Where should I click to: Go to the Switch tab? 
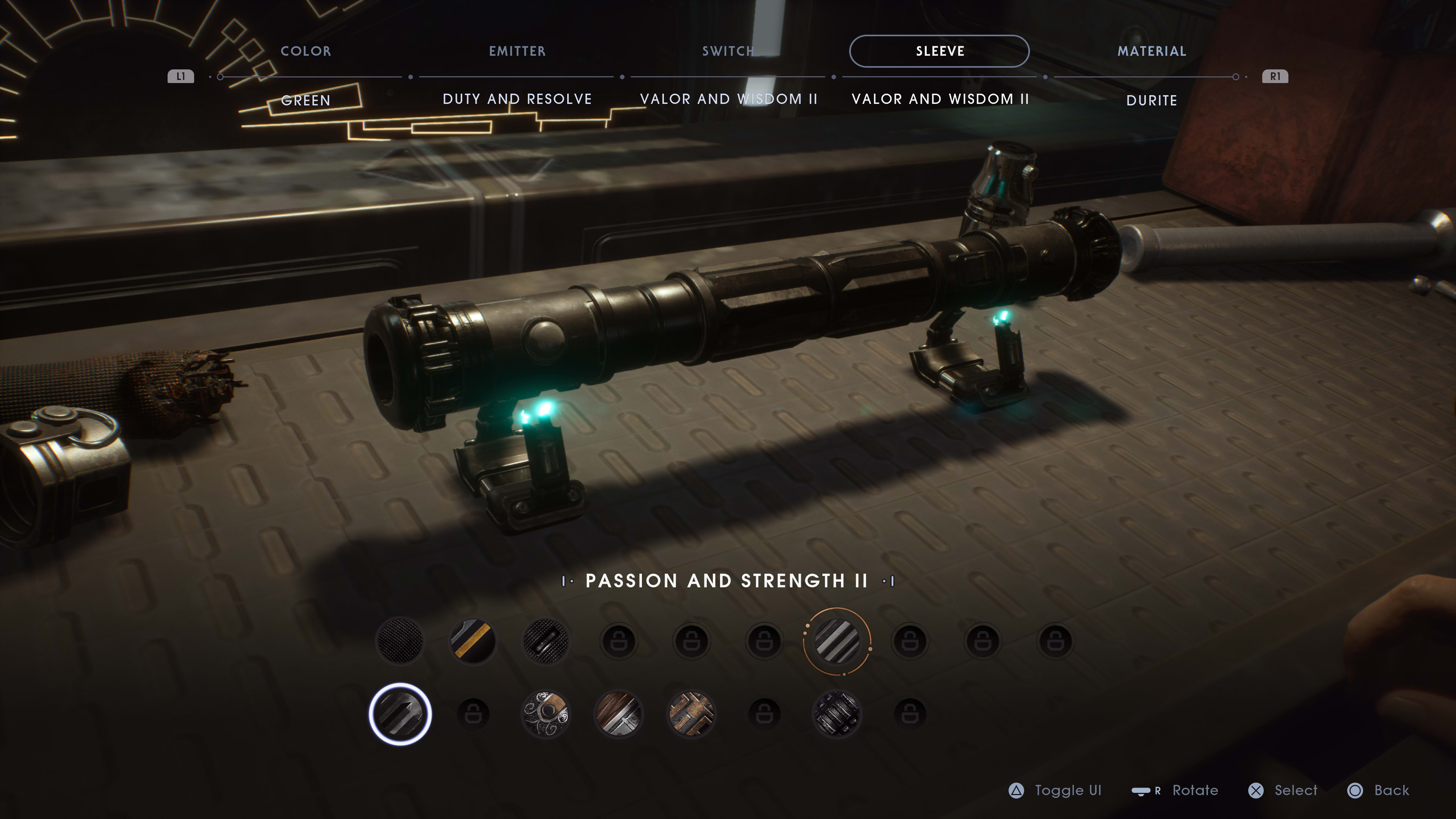[x=728, y=52]
